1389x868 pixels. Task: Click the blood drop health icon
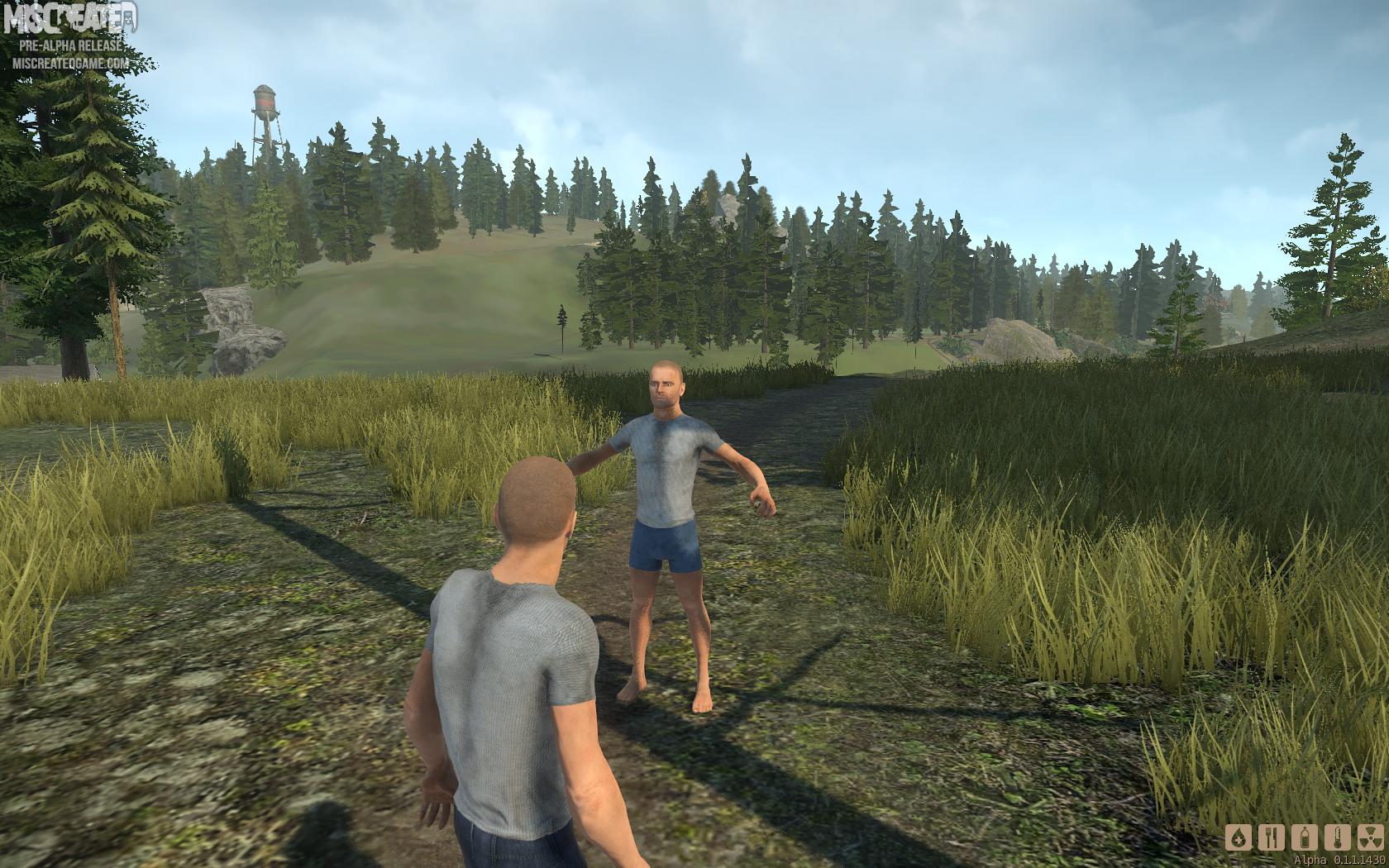1238,837
